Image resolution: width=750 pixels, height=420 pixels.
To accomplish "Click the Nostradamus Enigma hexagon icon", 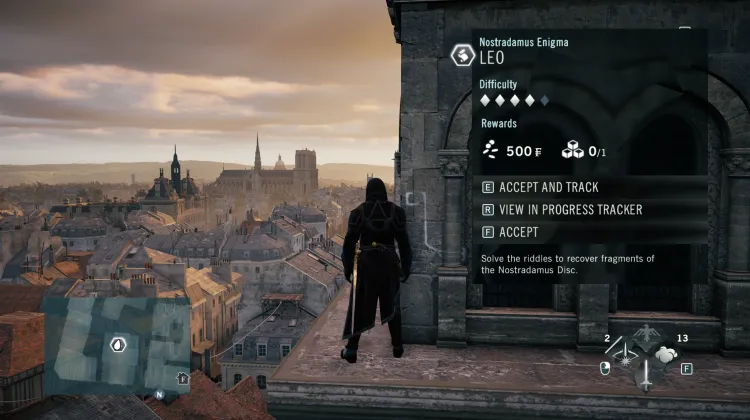I will click(x=462, y=54).
